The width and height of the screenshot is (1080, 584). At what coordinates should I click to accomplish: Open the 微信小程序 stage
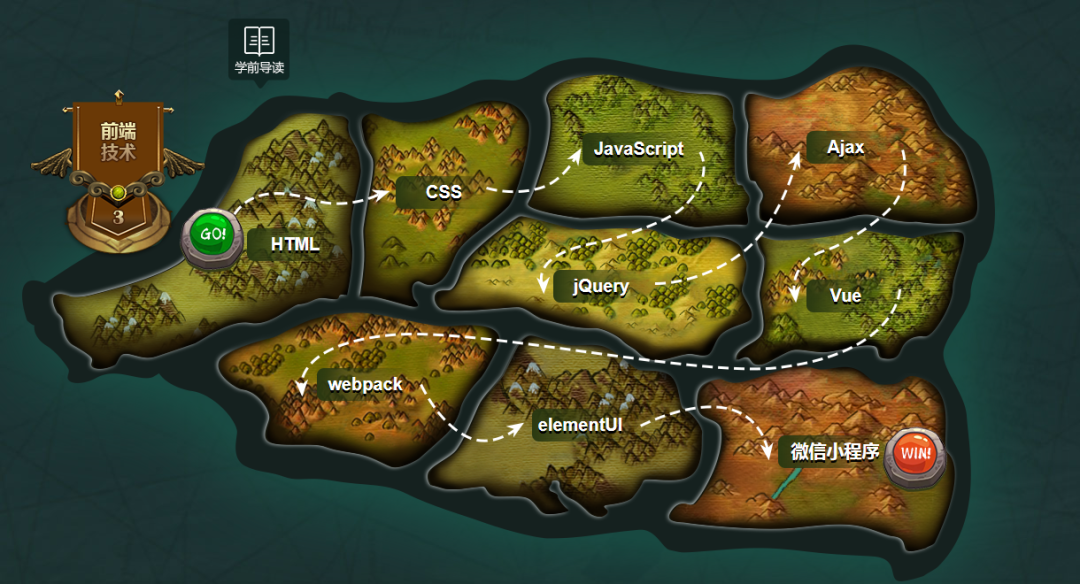coord(834,452)
